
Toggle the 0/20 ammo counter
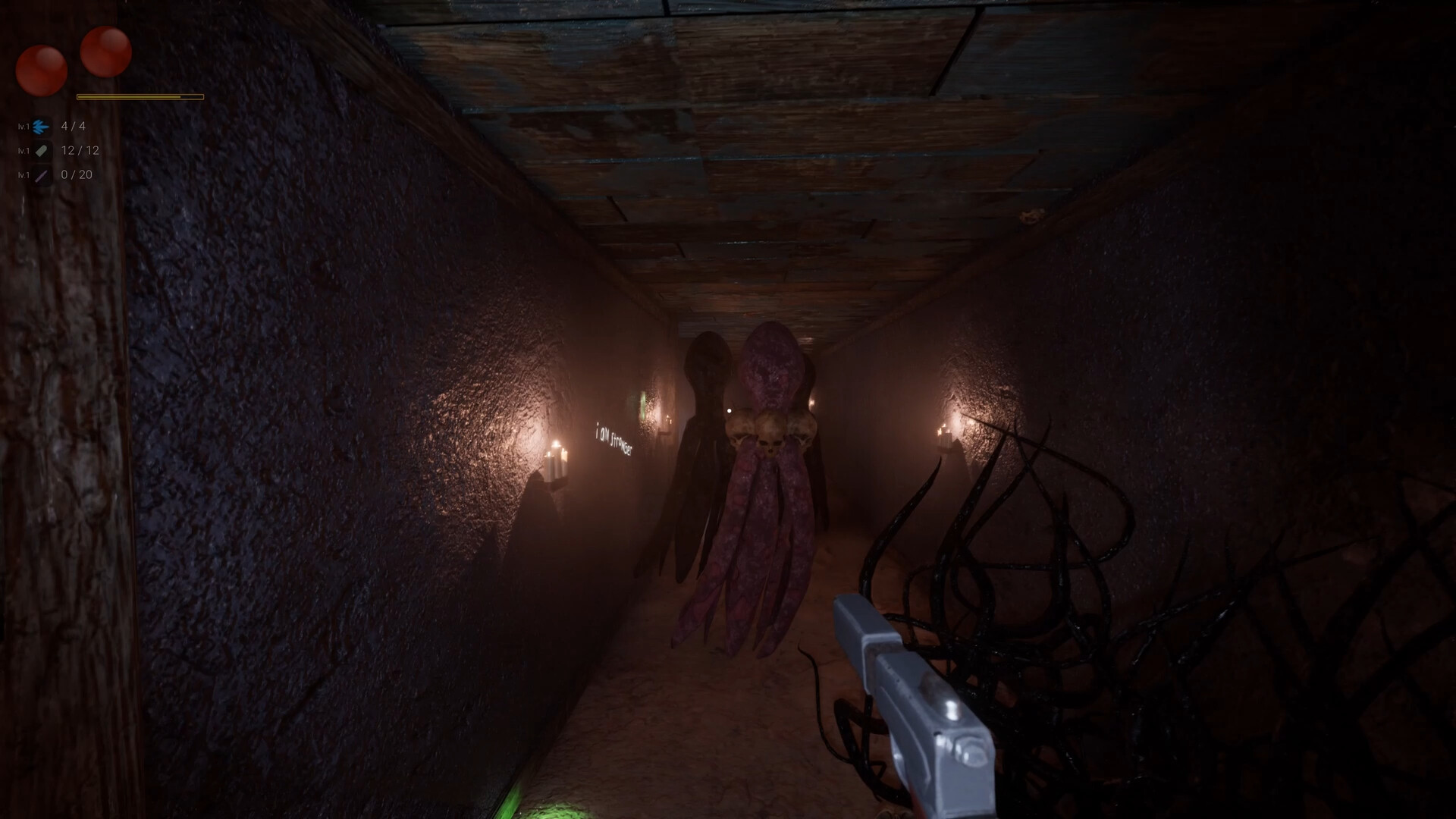pyautogui.click(x=75, y=175)
